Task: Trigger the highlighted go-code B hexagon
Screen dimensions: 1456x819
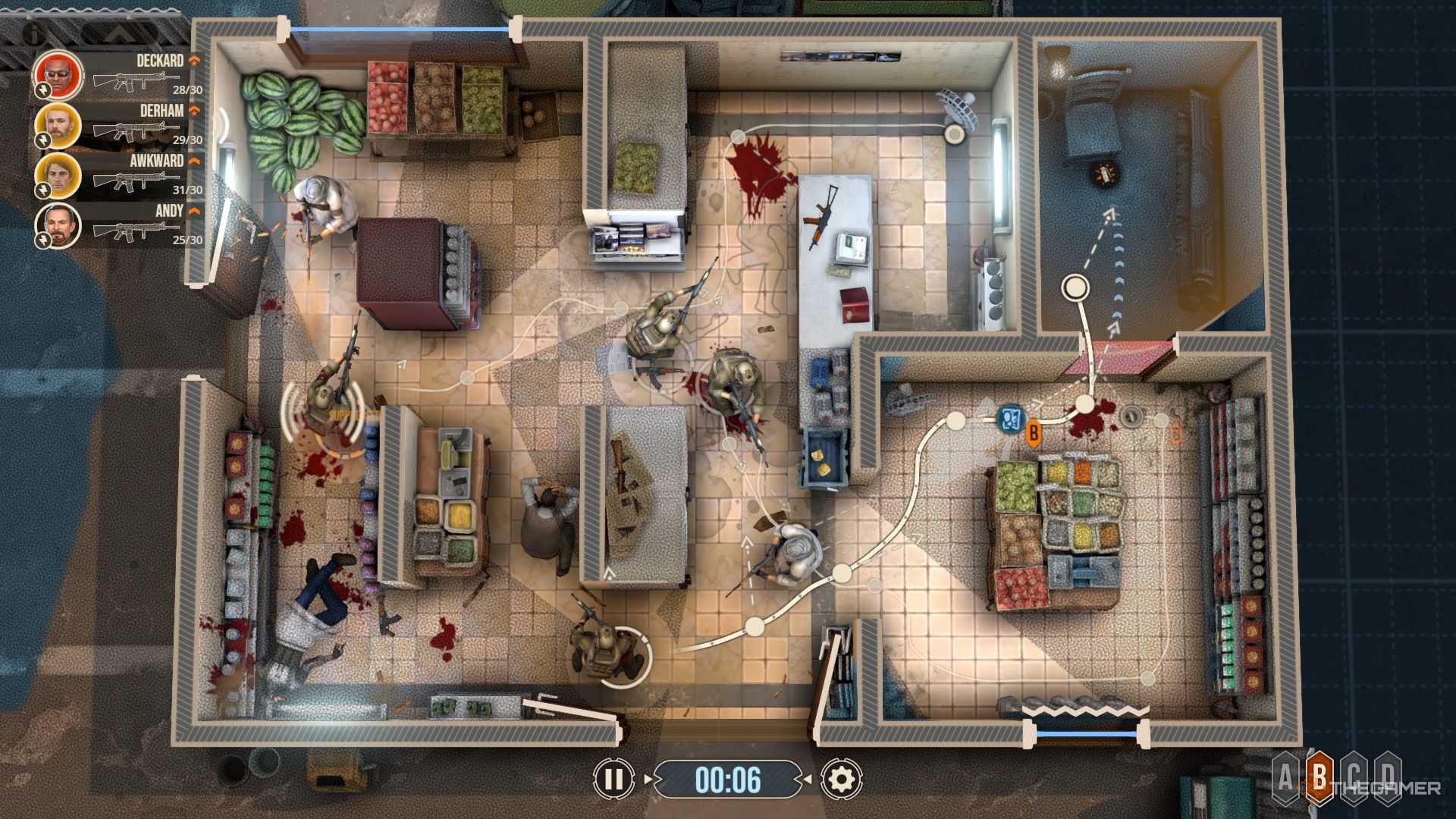Action: coord(1320,779)
